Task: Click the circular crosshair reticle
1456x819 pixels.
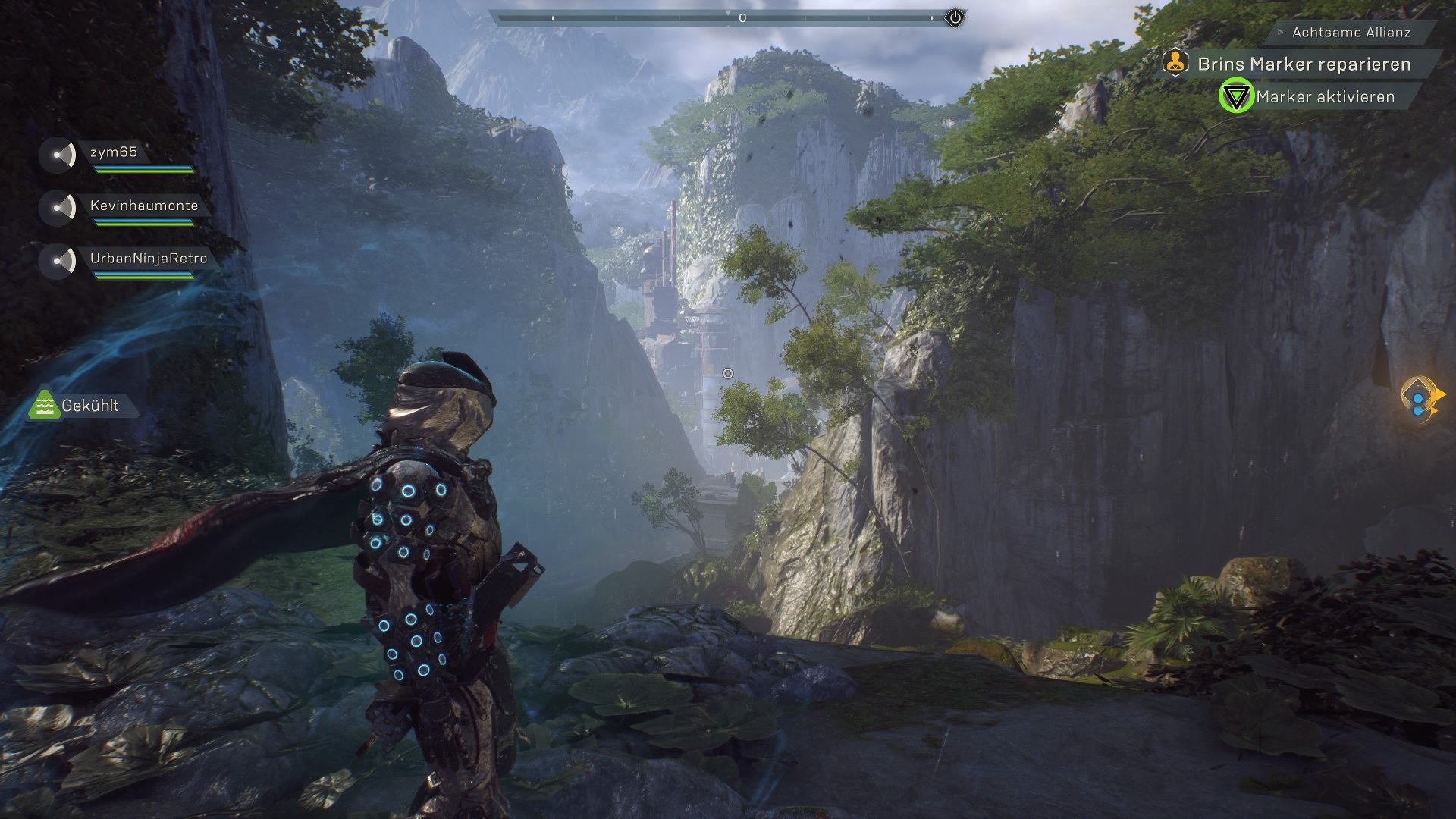Action: coord(729,372)
